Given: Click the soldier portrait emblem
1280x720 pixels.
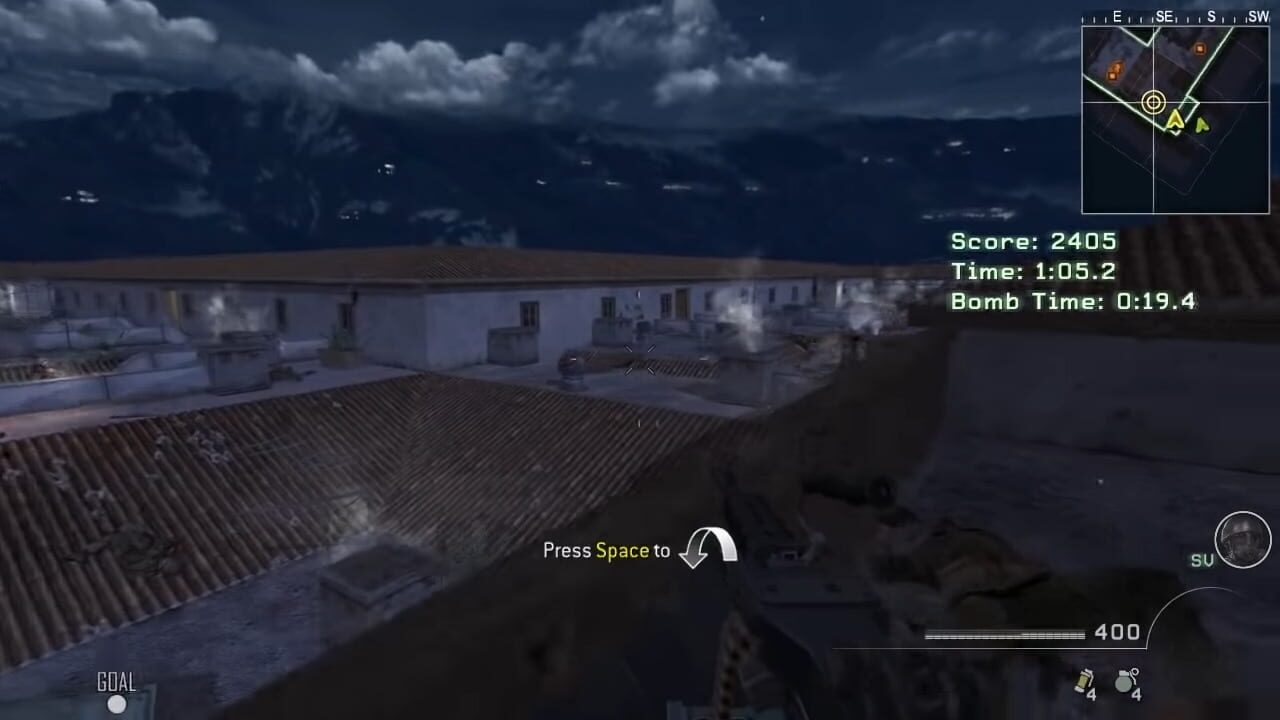Looking at the screenshot, I should pyautogui.click(x=1243, y=541).
